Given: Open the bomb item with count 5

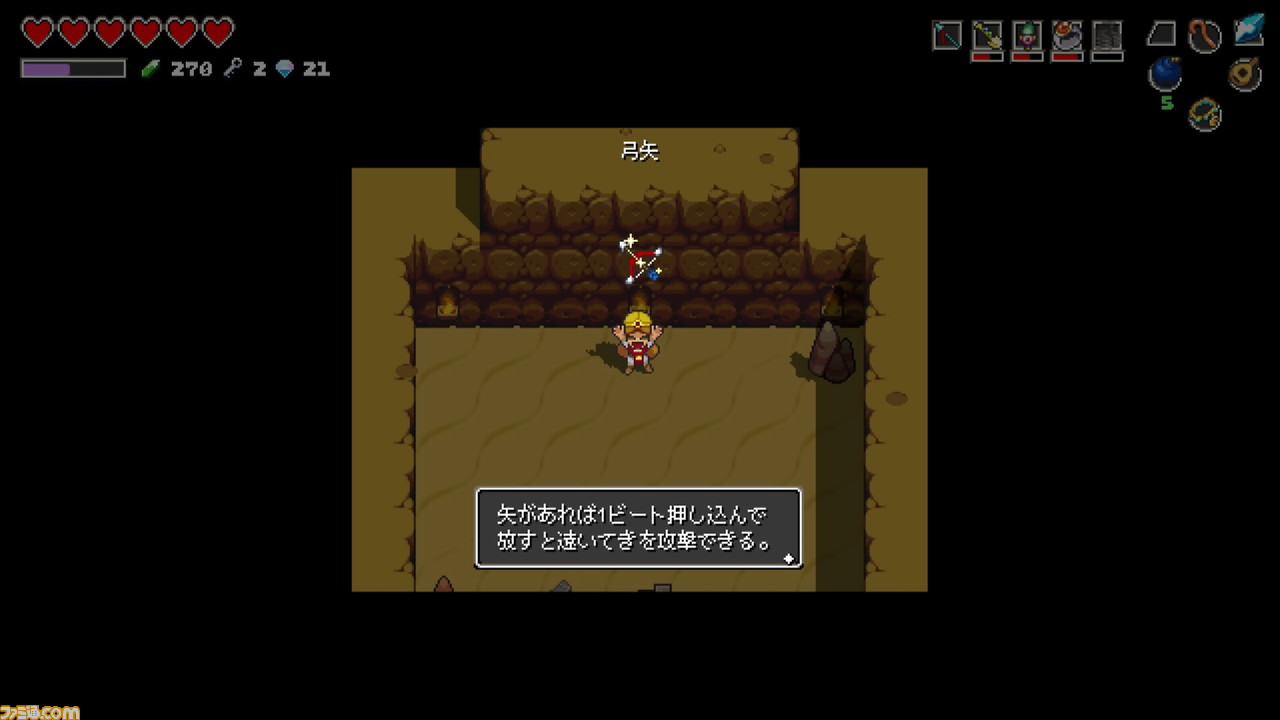Looking at the screenshot, I should 1165,72.
